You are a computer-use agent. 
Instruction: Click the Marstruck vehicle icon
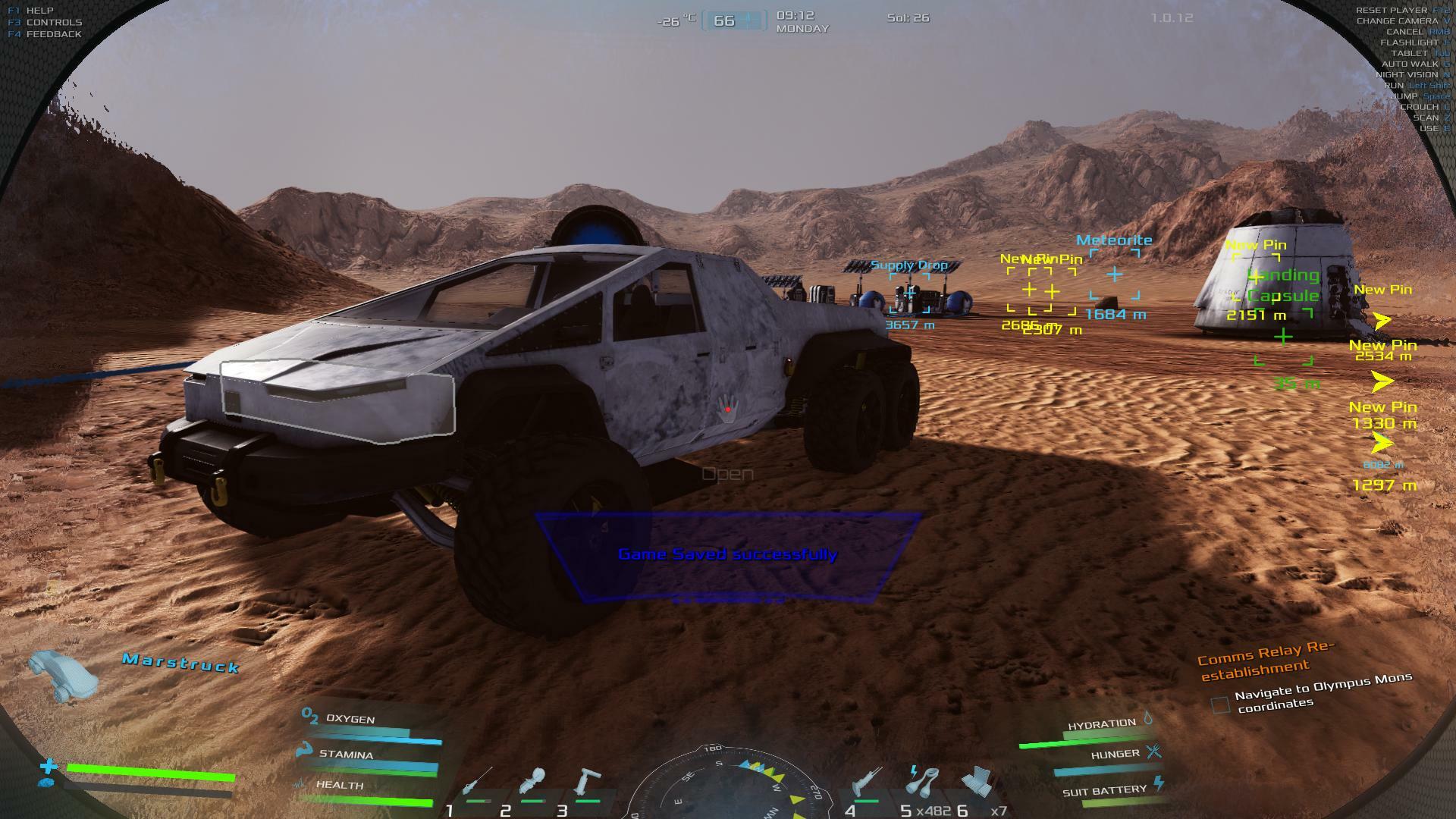(63, 675)
